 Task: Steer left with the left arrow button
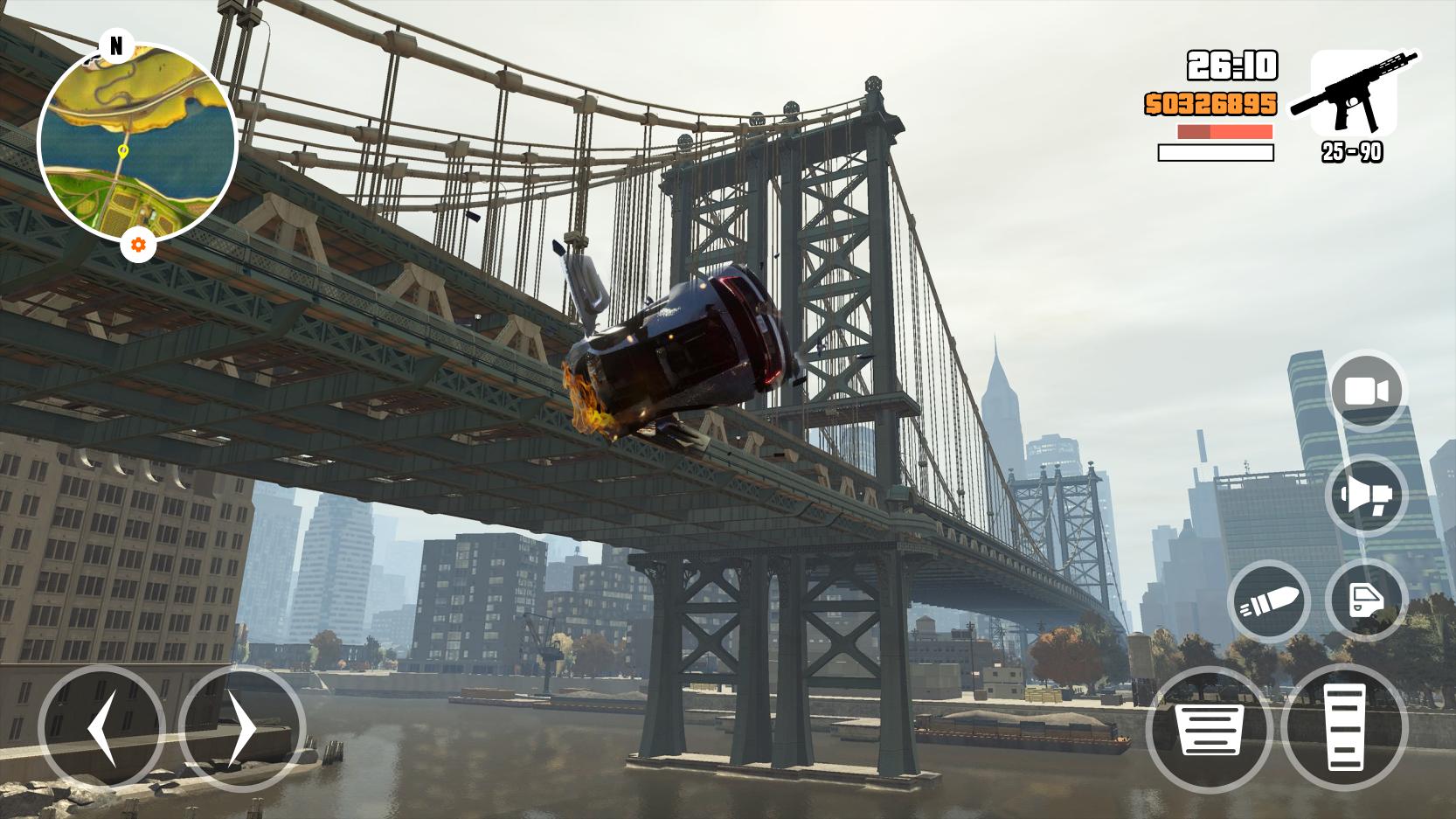[101, 728]
